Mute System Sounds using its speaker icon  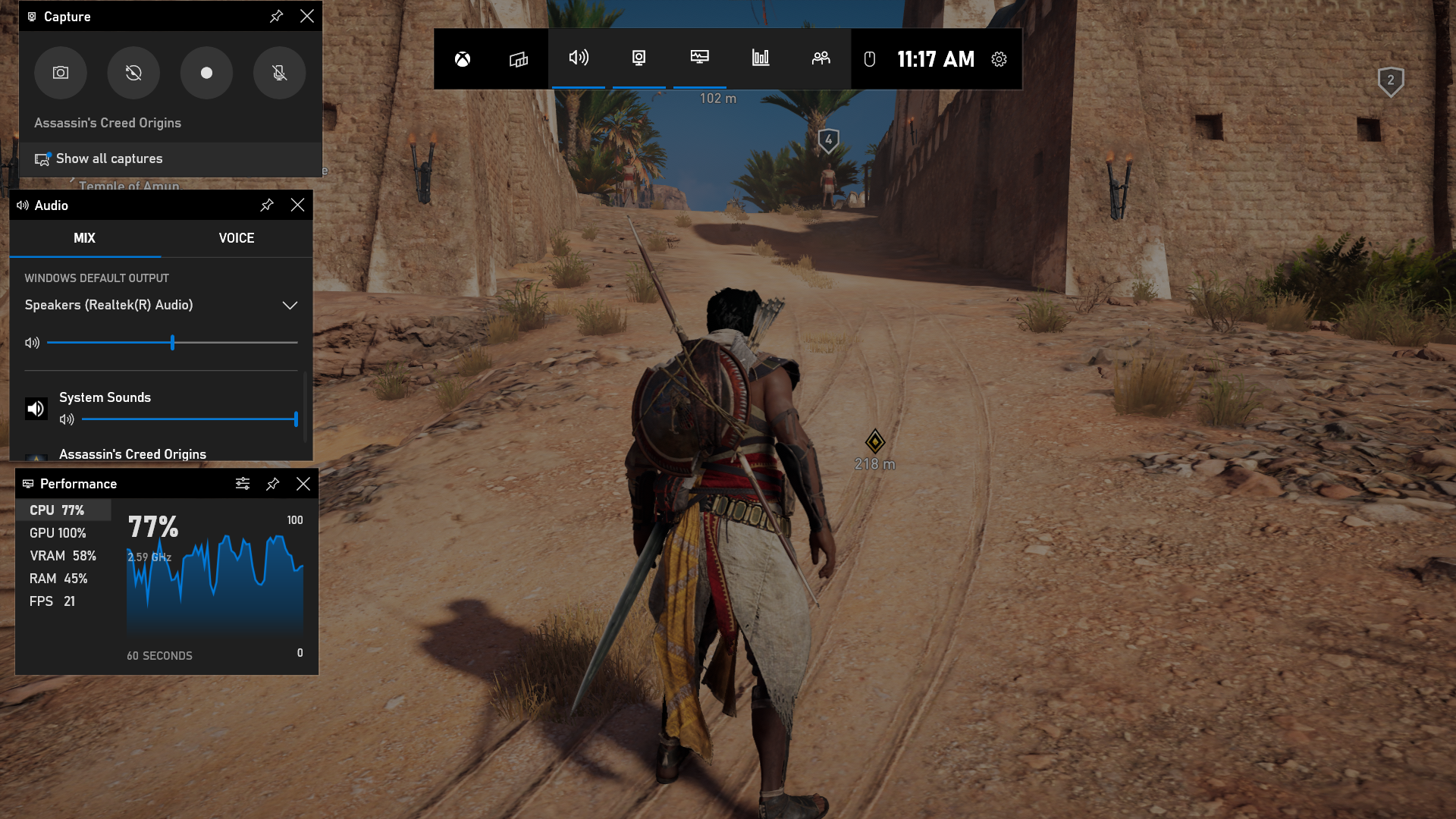pyautogui.click(x=67, y=419)
